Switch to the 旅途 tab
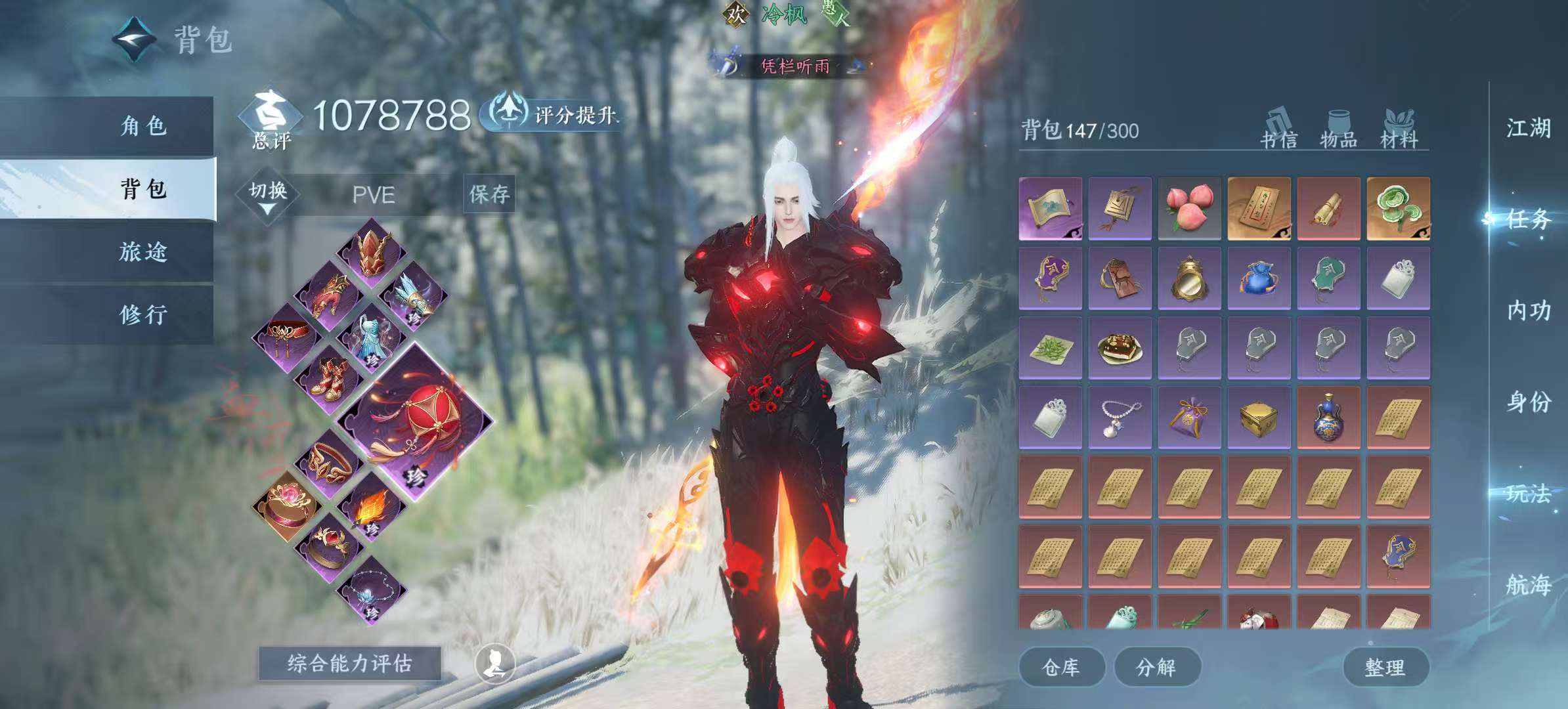The width and height of the screenshot is (1568, 709). [143, 252]
